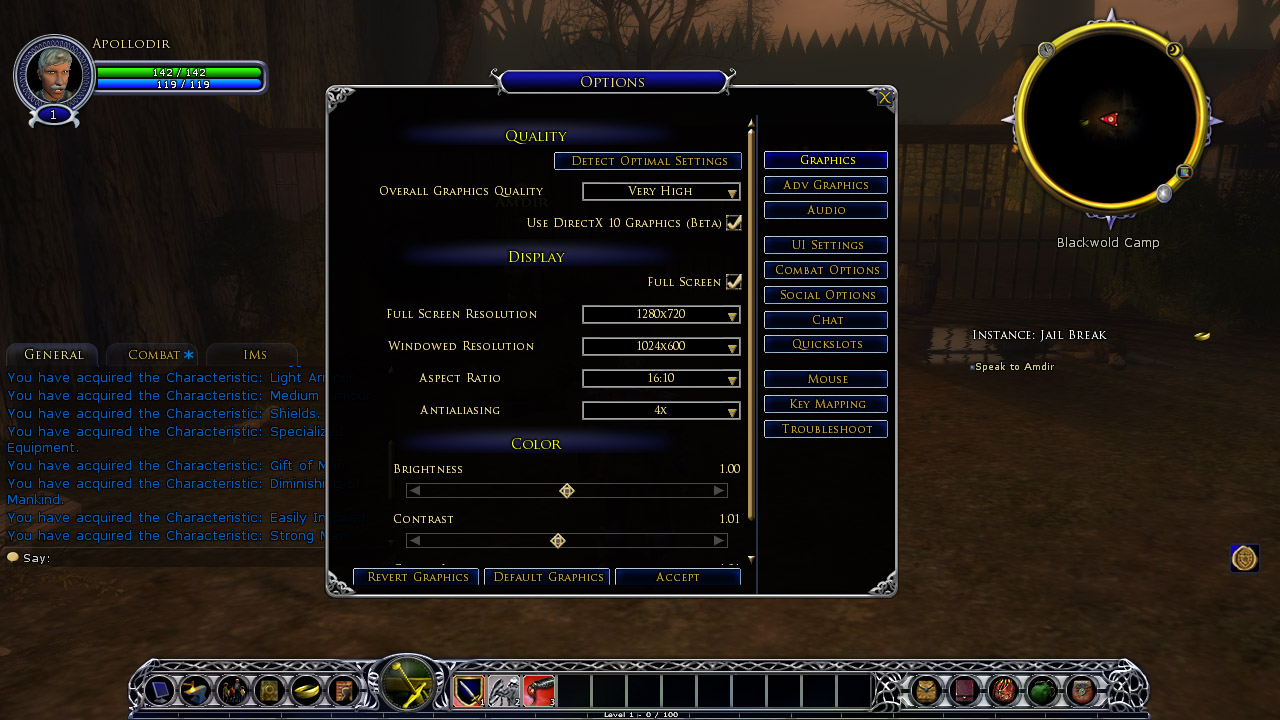Open the Overall Graphics Quality dropdown
The height and width of the screenshot is (720, 1280).
click(661, 191)
